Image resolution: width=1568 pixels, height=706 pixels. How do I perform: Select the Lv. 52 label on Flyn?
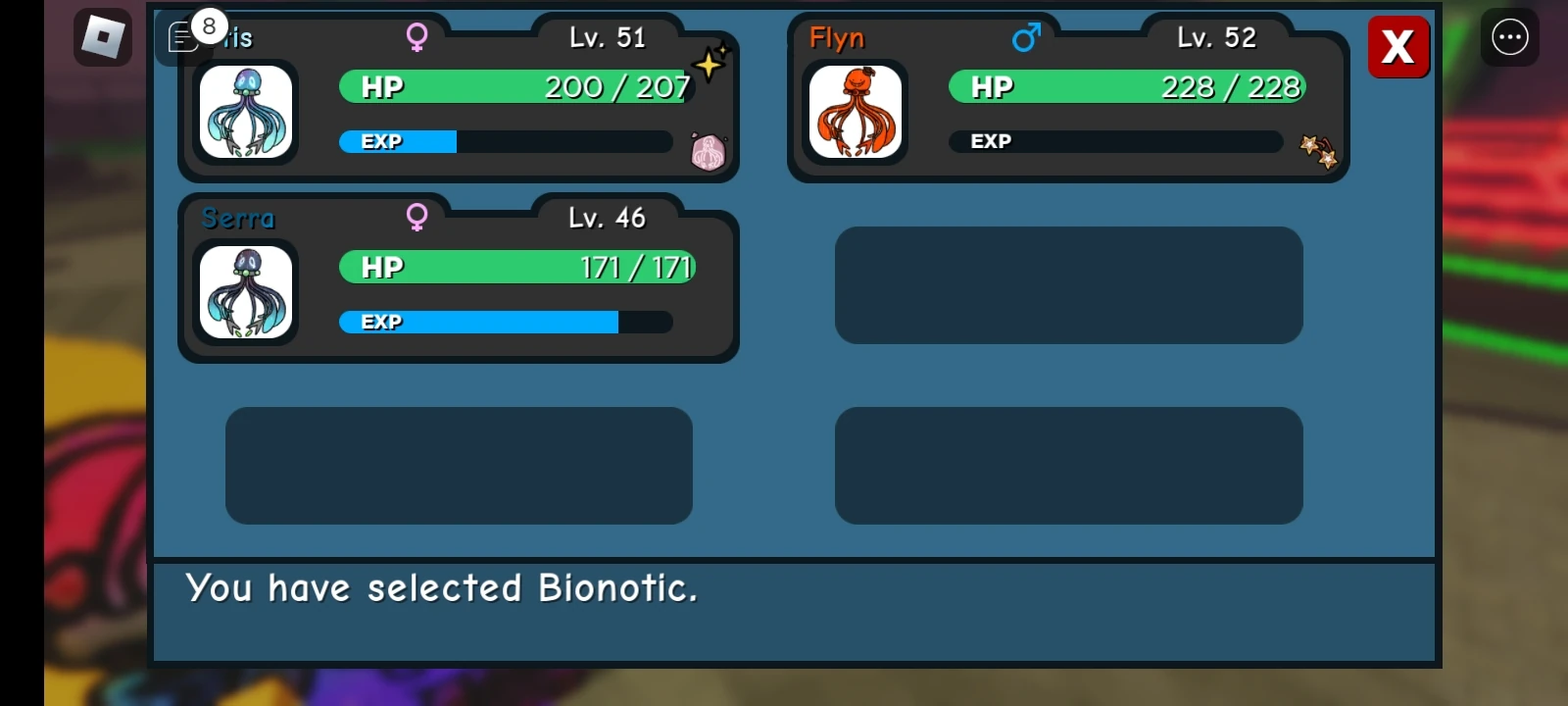[x=1215, y=37]
